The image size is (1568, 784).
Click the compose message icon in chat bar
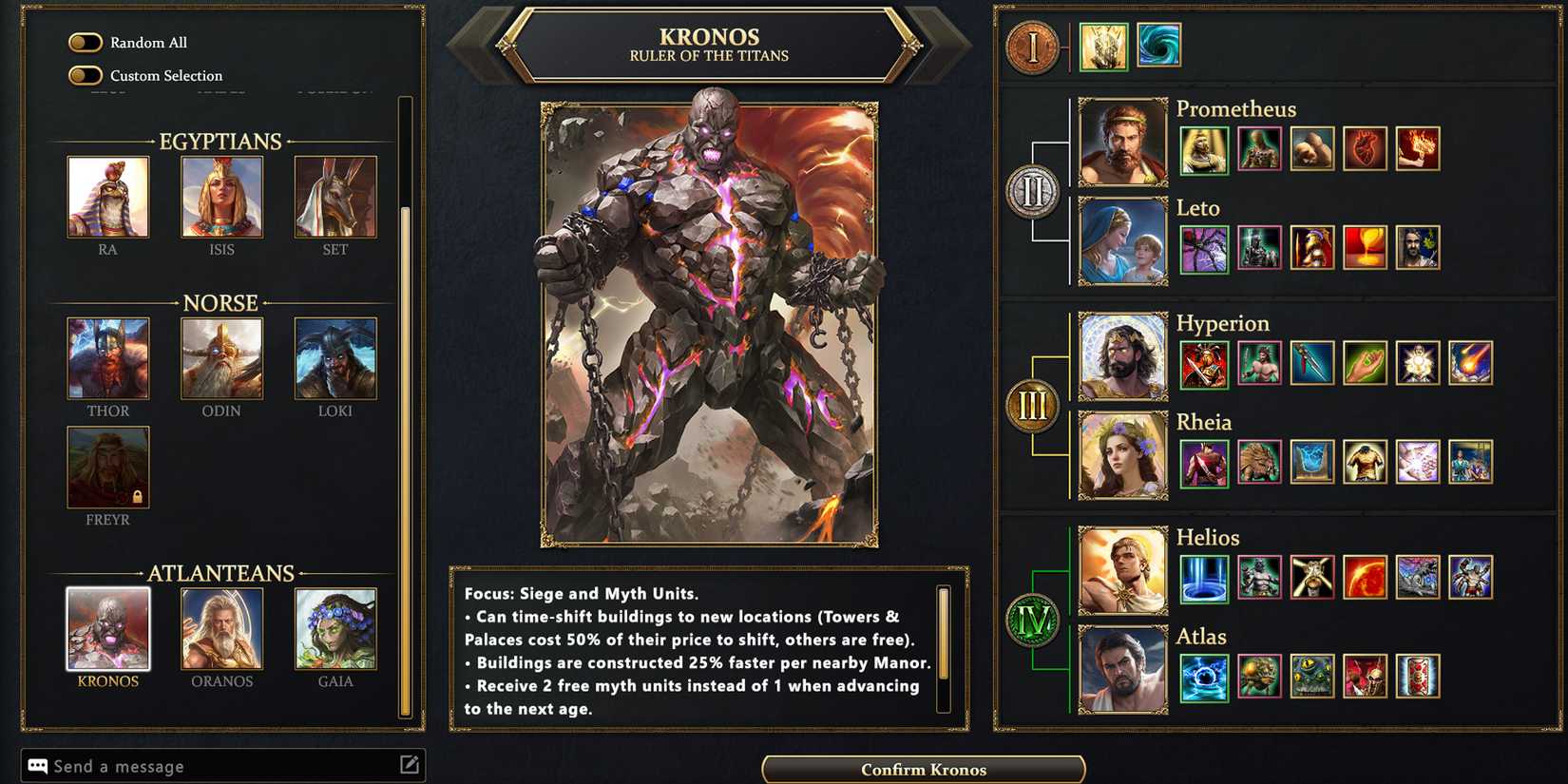point(410,764)
